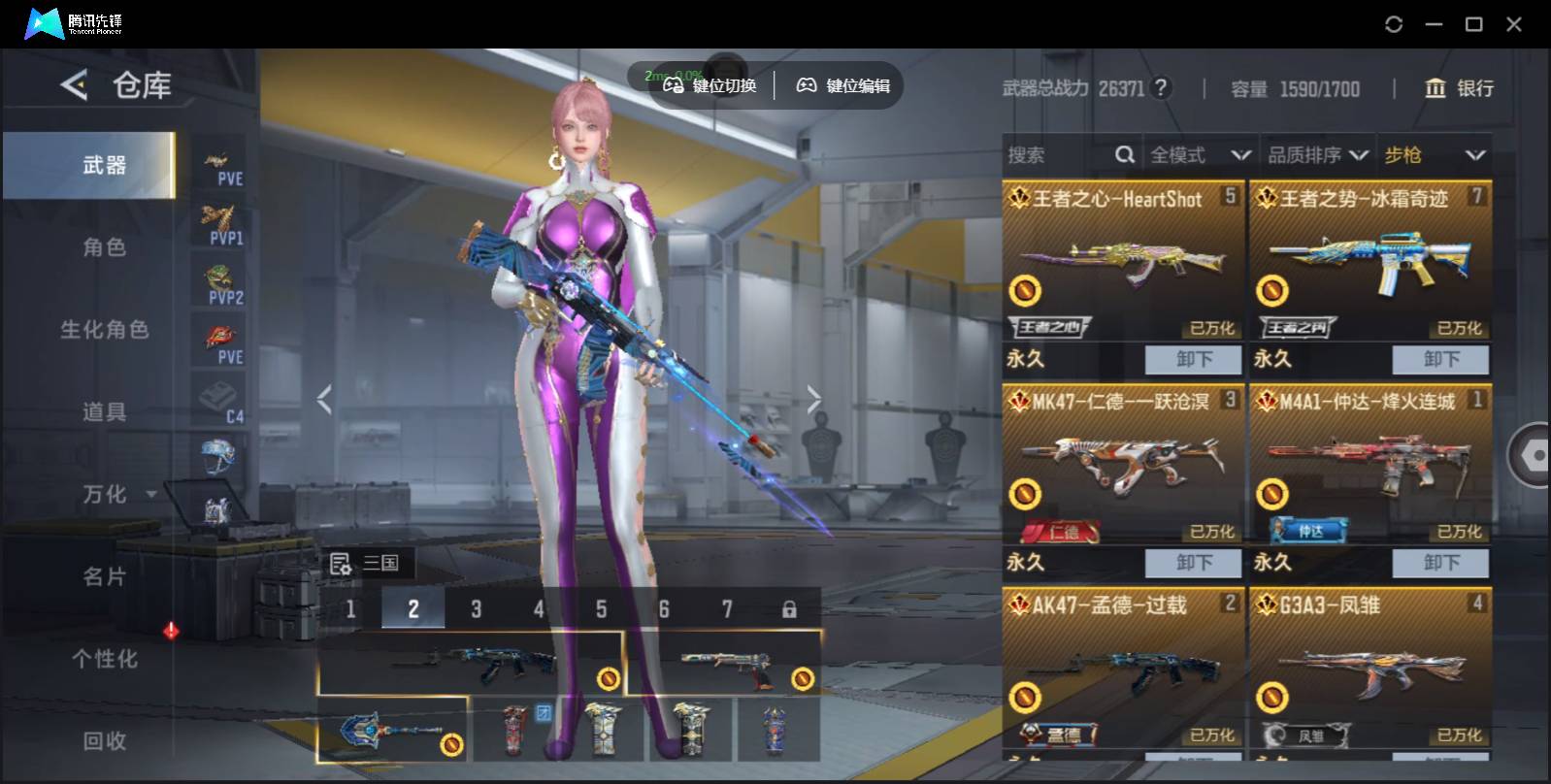This screenshot has height=784, width=1551.
Task: Go to the 个性化 personalization tab
Action: click(x=104, y=660)
